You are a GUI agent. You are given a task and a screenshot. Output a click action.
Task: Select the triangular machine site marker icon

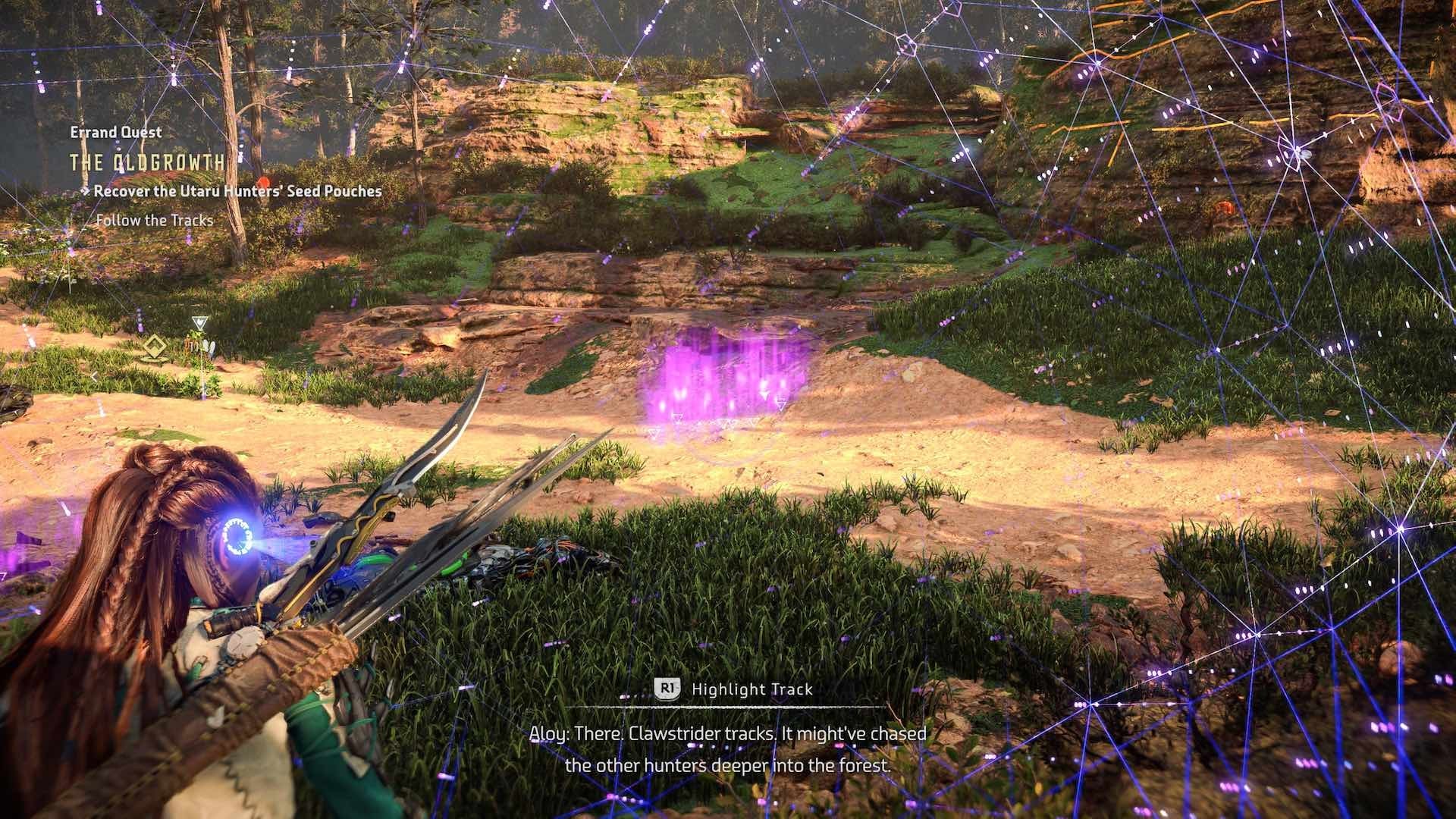(x=199, y=322)
